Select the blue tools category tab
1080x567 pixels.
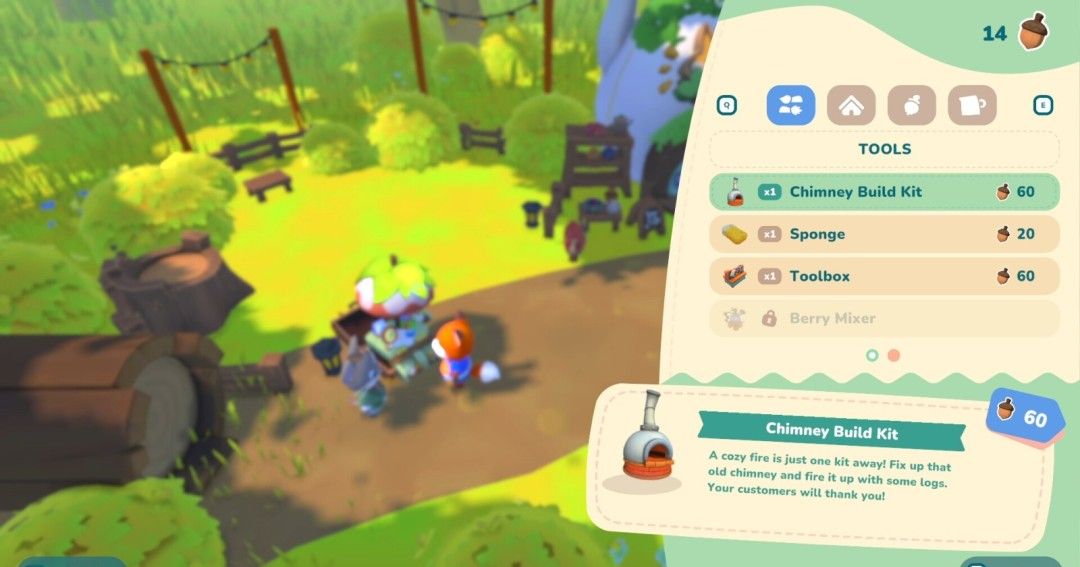coord(791,105)
